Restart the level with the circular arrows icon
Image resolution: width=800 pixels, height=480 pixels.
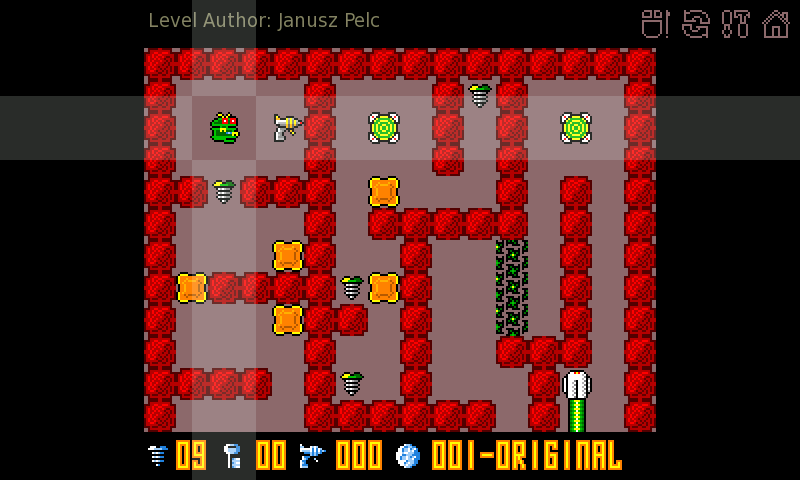point(695,23)
